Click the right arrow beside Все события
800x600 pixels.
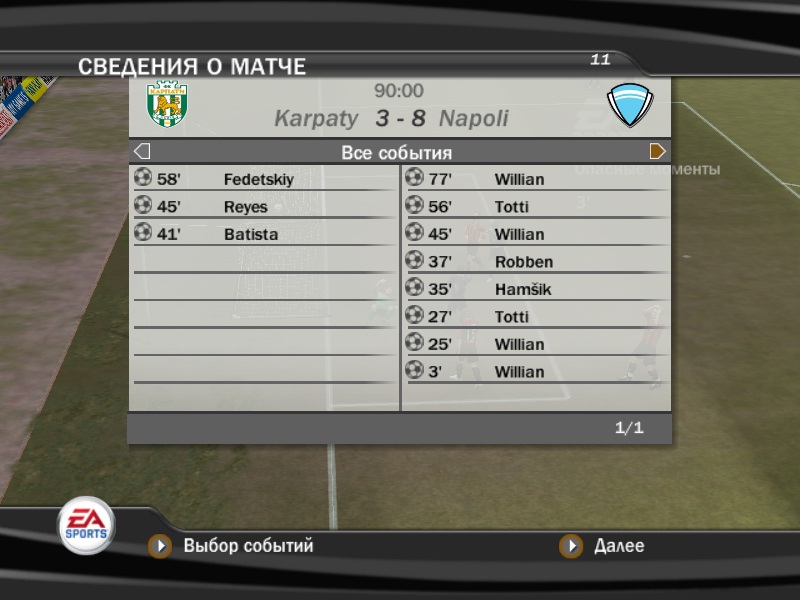tap(658, 152)
